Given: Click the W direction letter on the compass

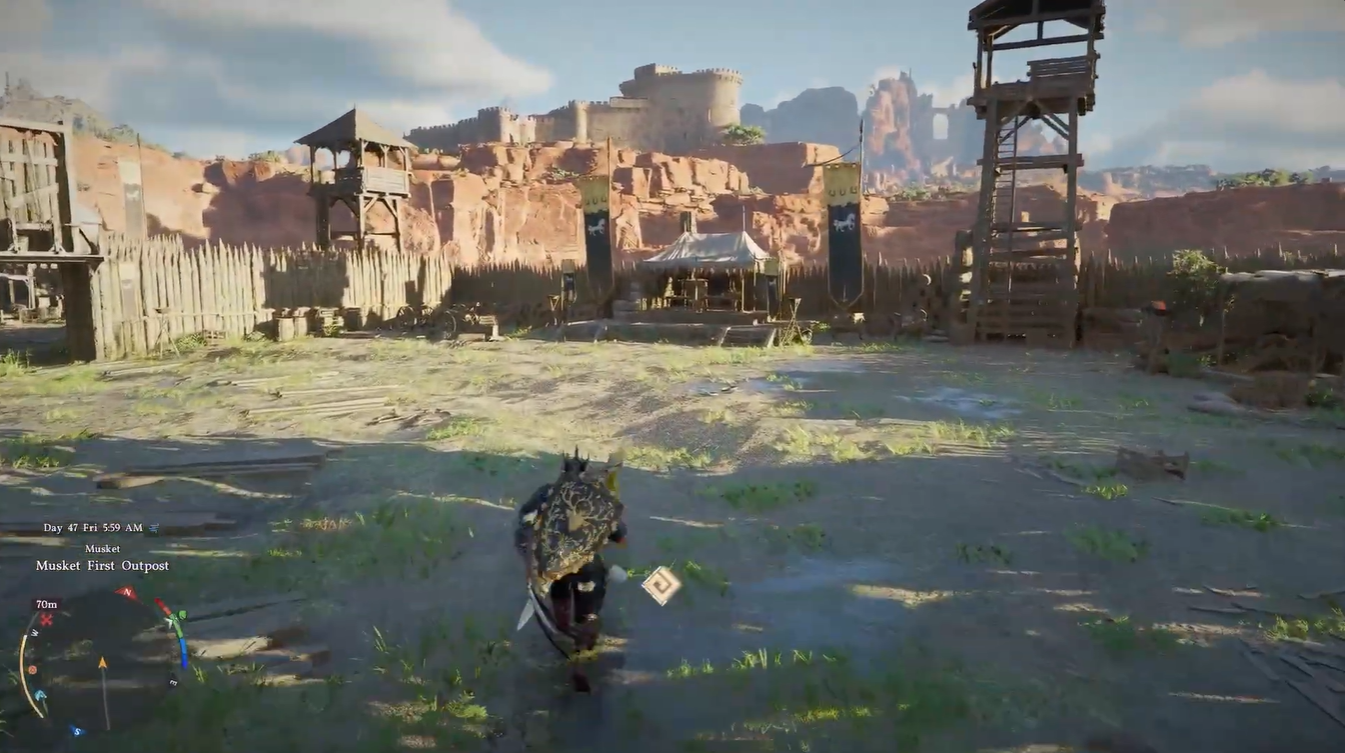Looking at the screenshot, I should coord(35,633).
